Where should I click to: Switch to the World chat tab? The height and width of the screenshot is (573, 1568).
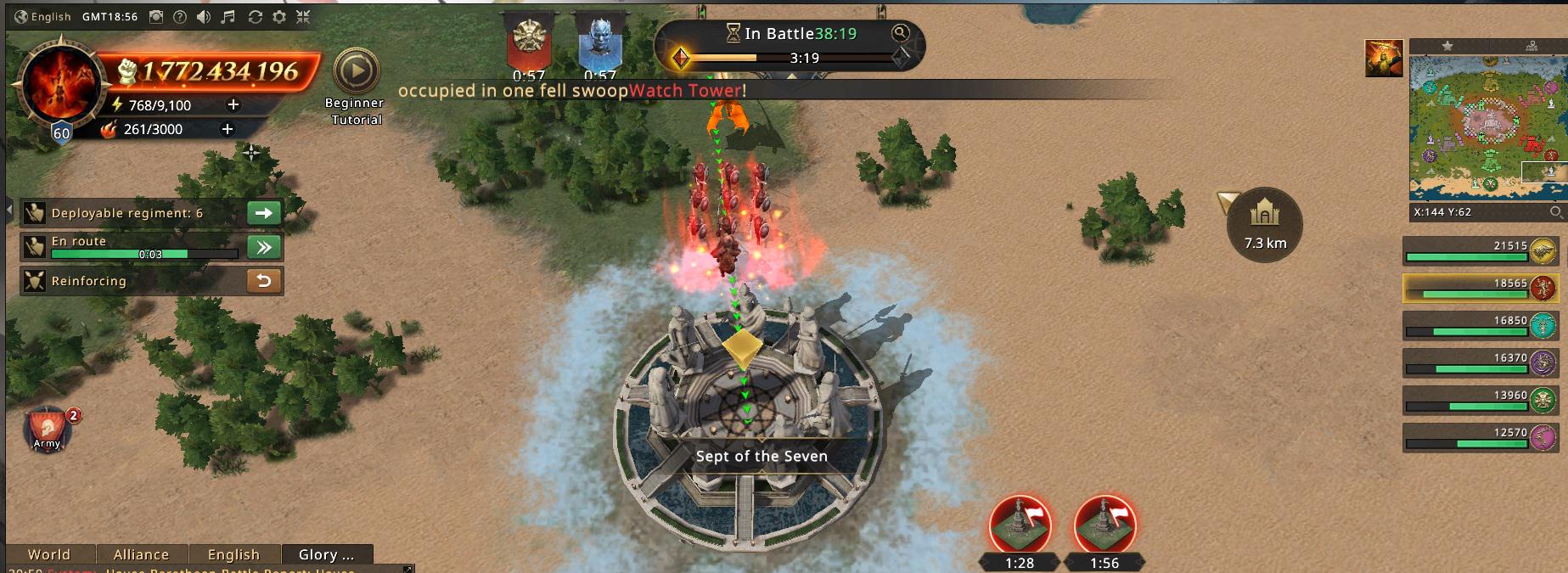[49, 554]
